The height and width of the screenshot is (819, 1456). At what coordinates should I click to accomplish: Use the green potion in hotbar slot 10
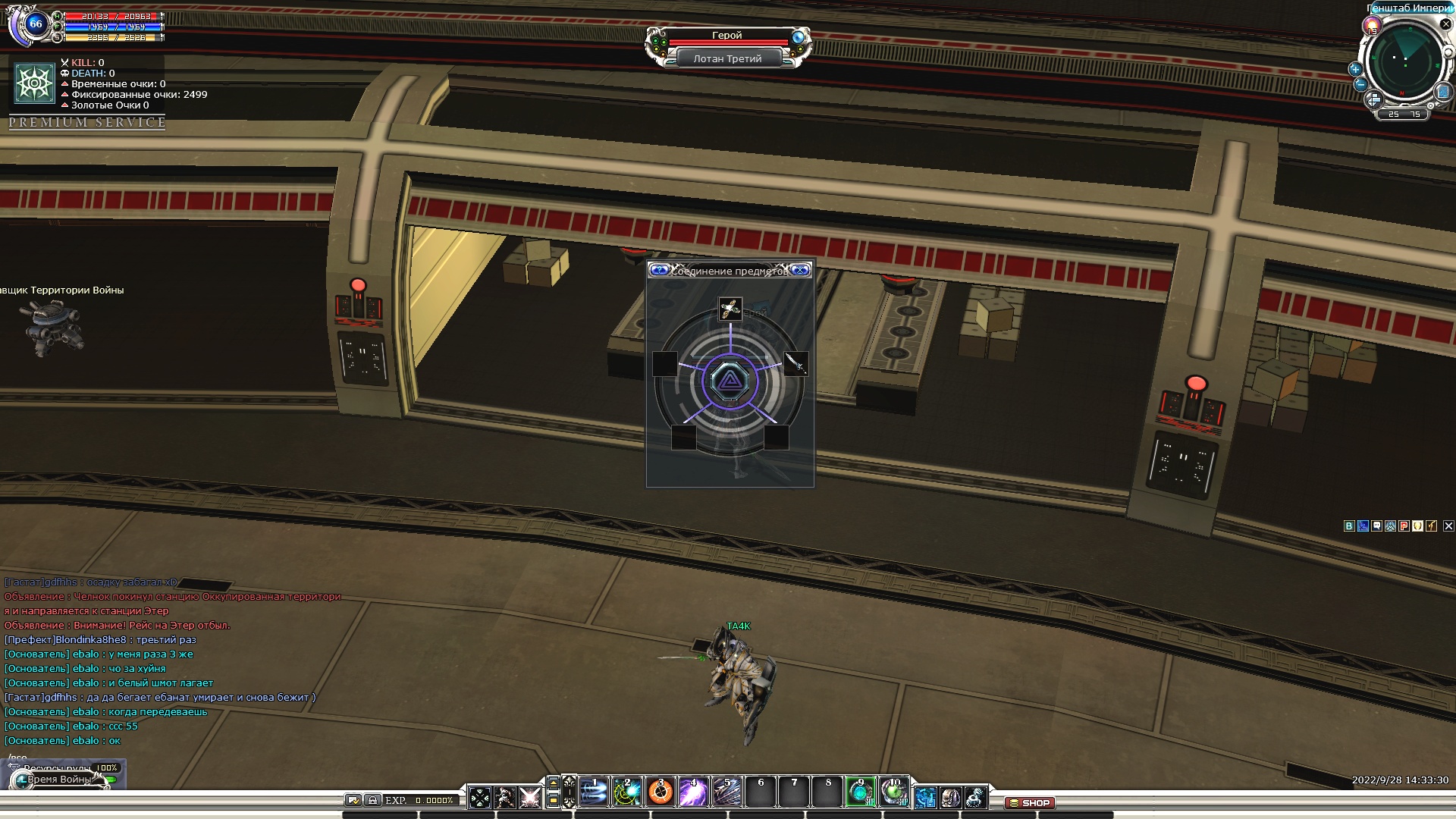pos(894,792)
